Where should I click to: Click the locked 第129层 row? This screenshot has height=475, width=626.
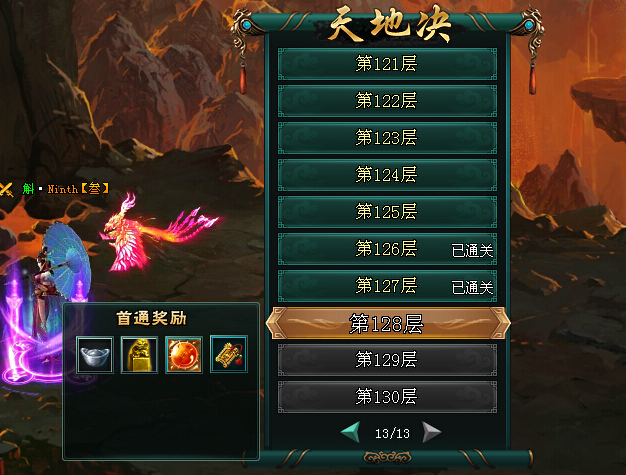click(x=387, y=360)
